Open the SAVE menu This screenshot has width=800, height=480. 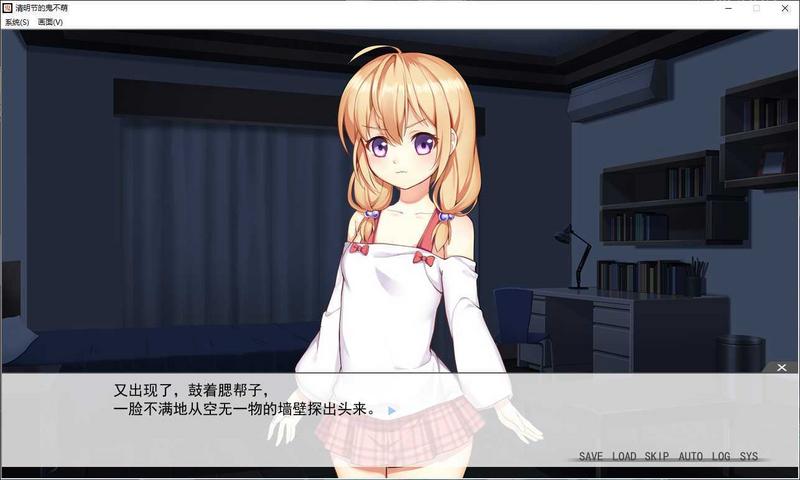(x=590, y=457)
